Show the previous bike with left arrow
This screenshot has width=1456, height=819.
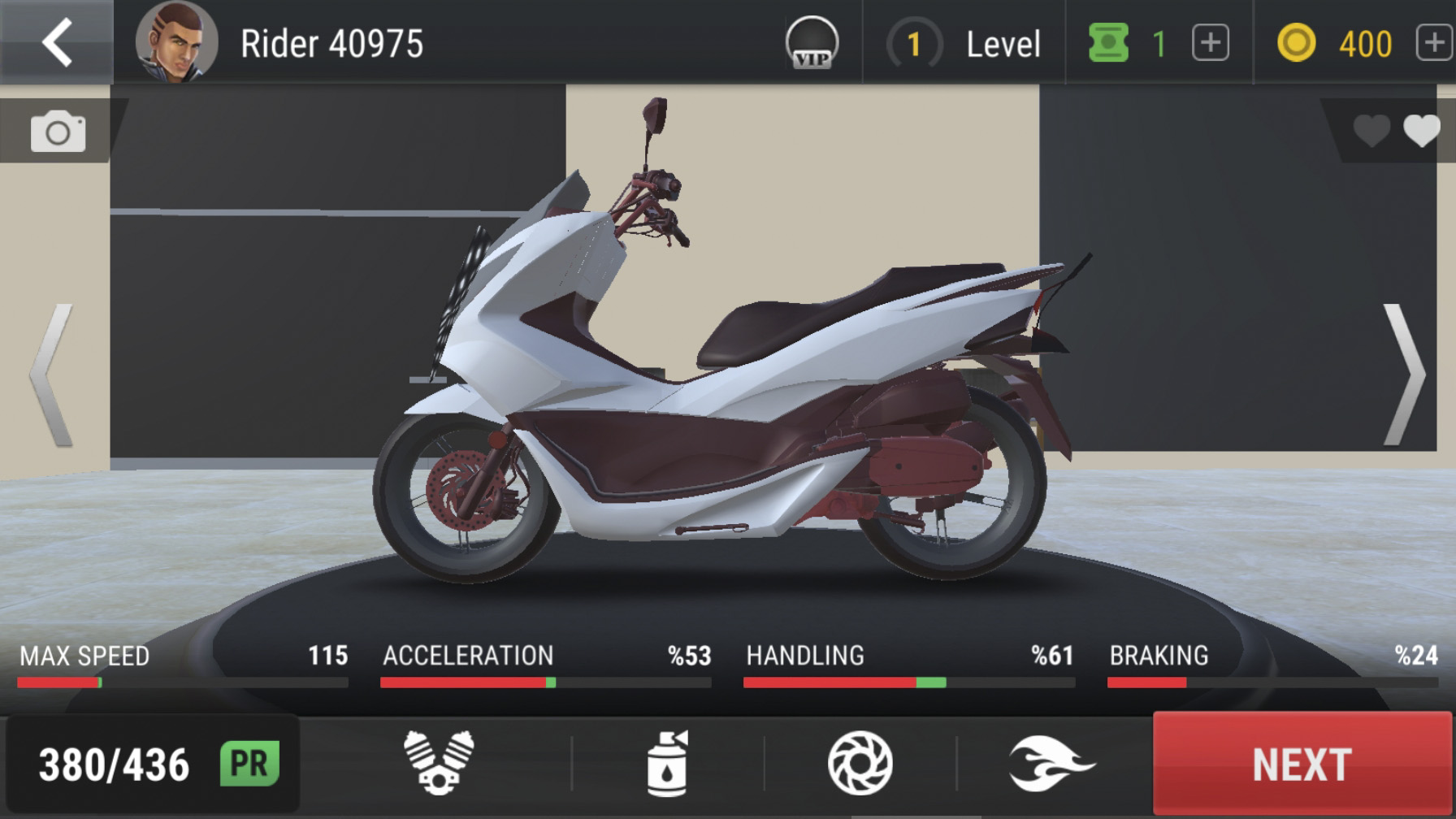(53, 375)
